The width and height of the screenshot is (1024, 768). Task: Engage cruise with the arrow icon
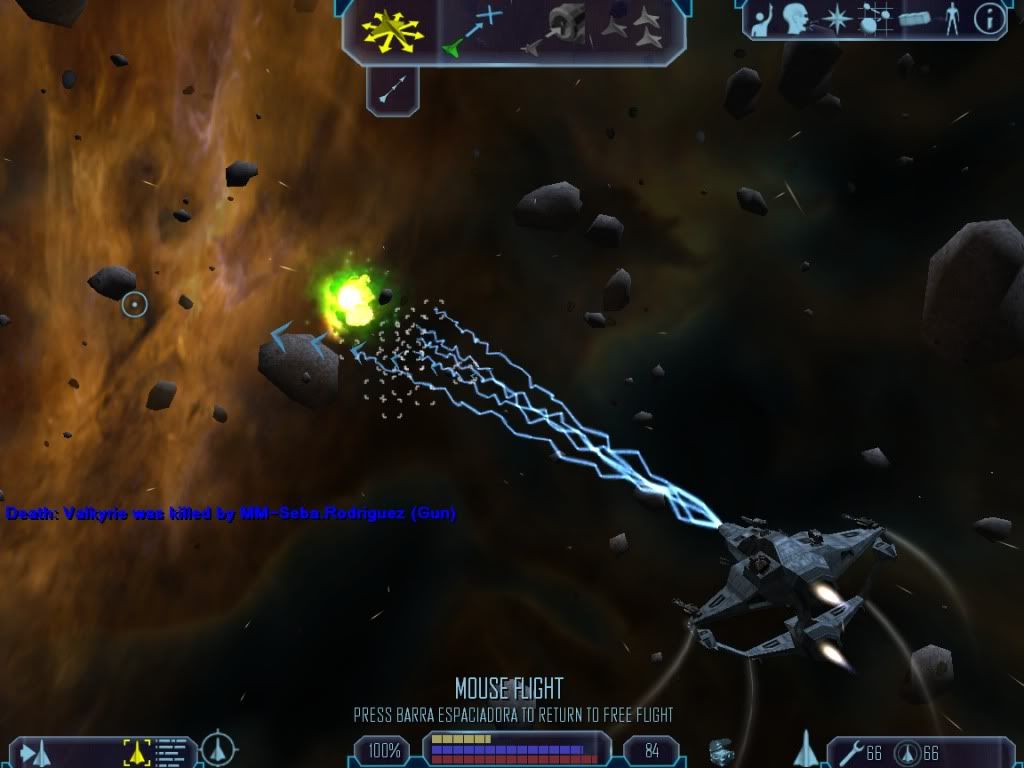(391, 91)
